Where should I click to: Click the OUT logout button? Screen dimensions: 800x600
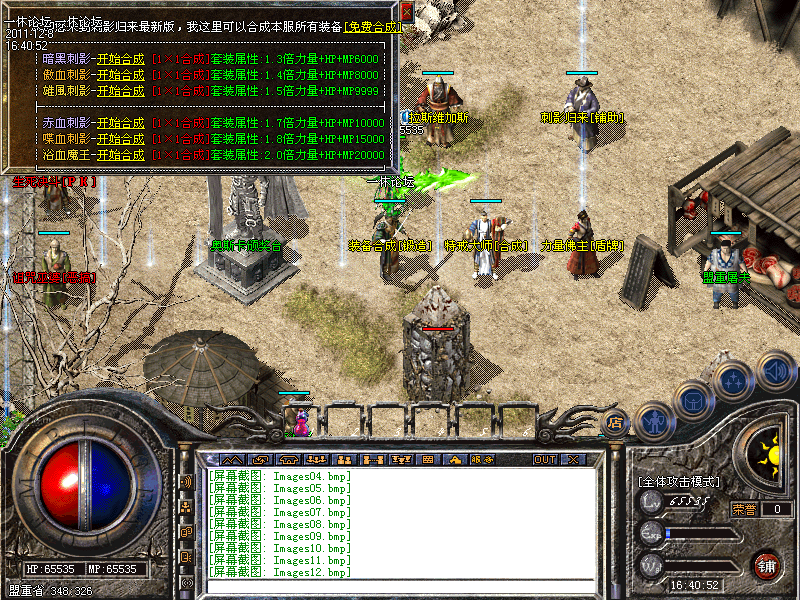(545, 460)
